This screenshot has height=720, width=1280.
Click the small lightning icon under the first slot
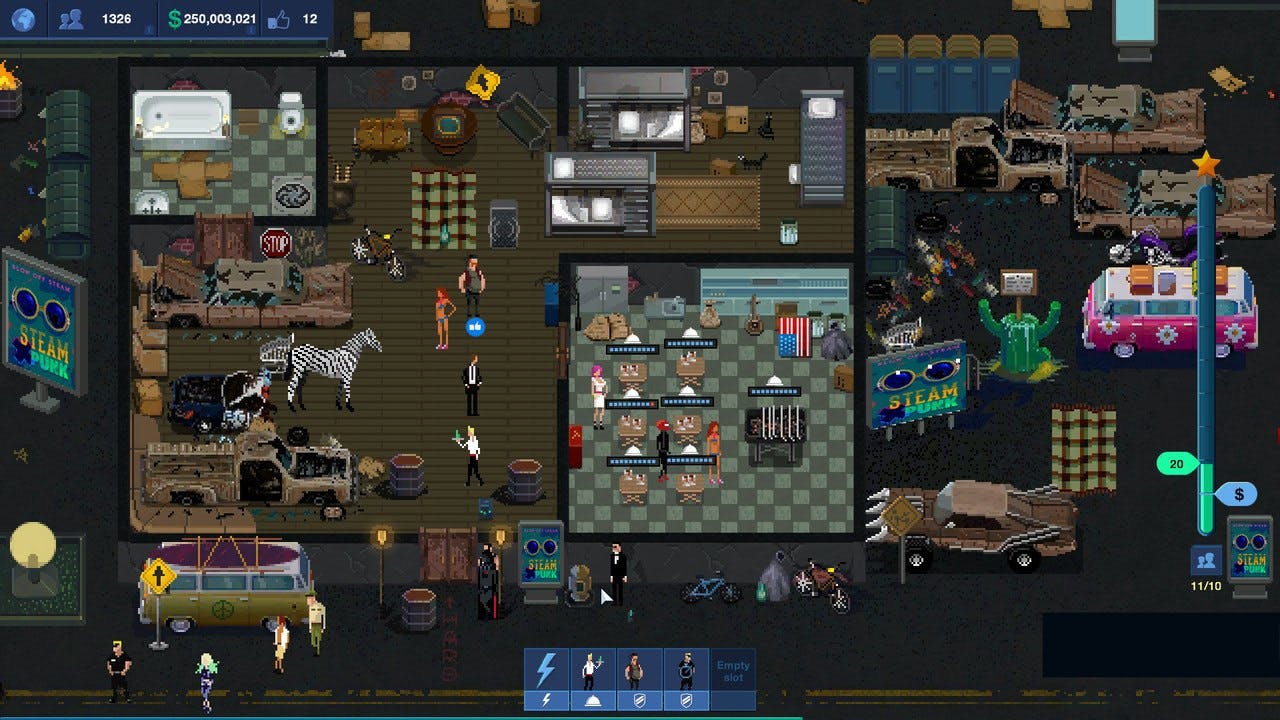546,698
